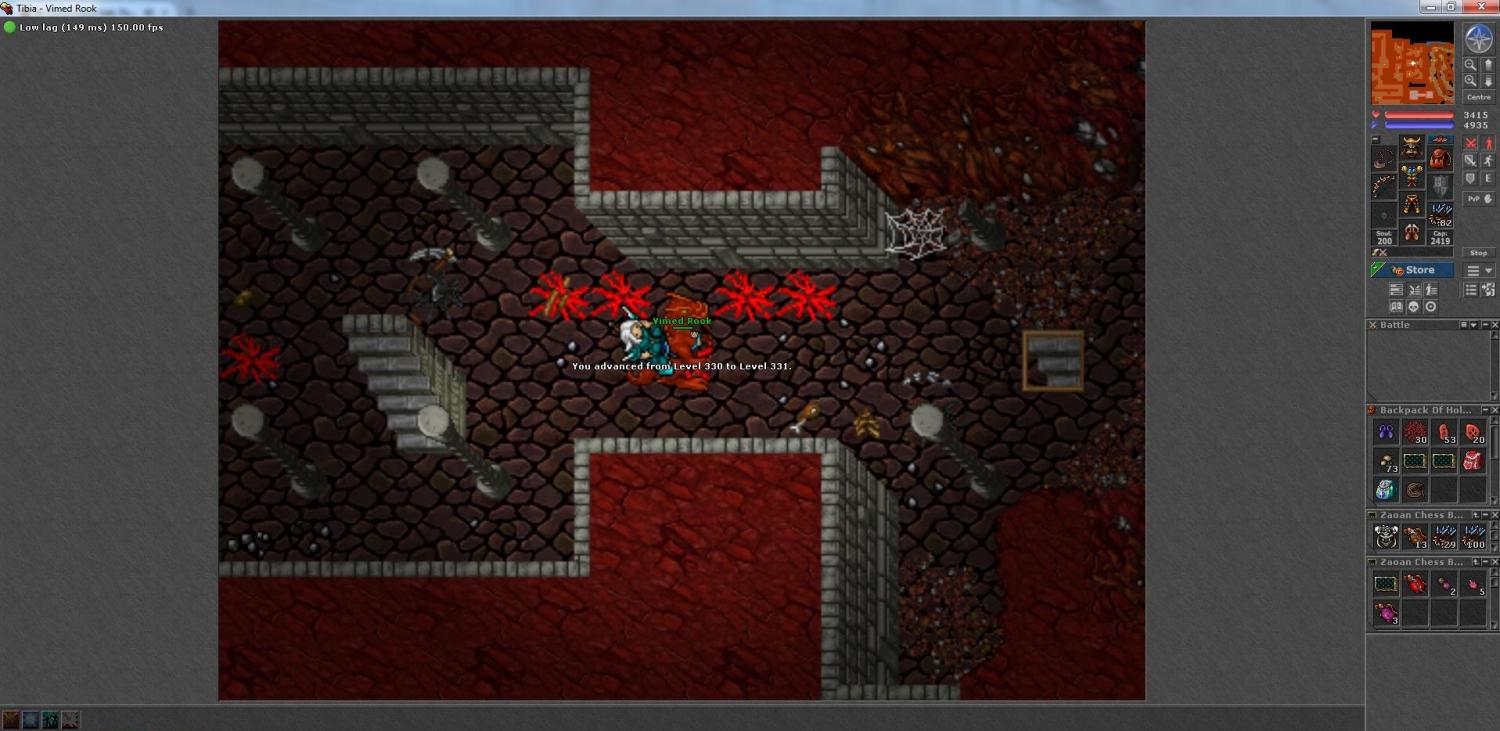The height and width of the screenshot is (731, 1500).
Task: Select the horned helmet equipment slot
Action: pyautogui.click(x=1411, y=148)
